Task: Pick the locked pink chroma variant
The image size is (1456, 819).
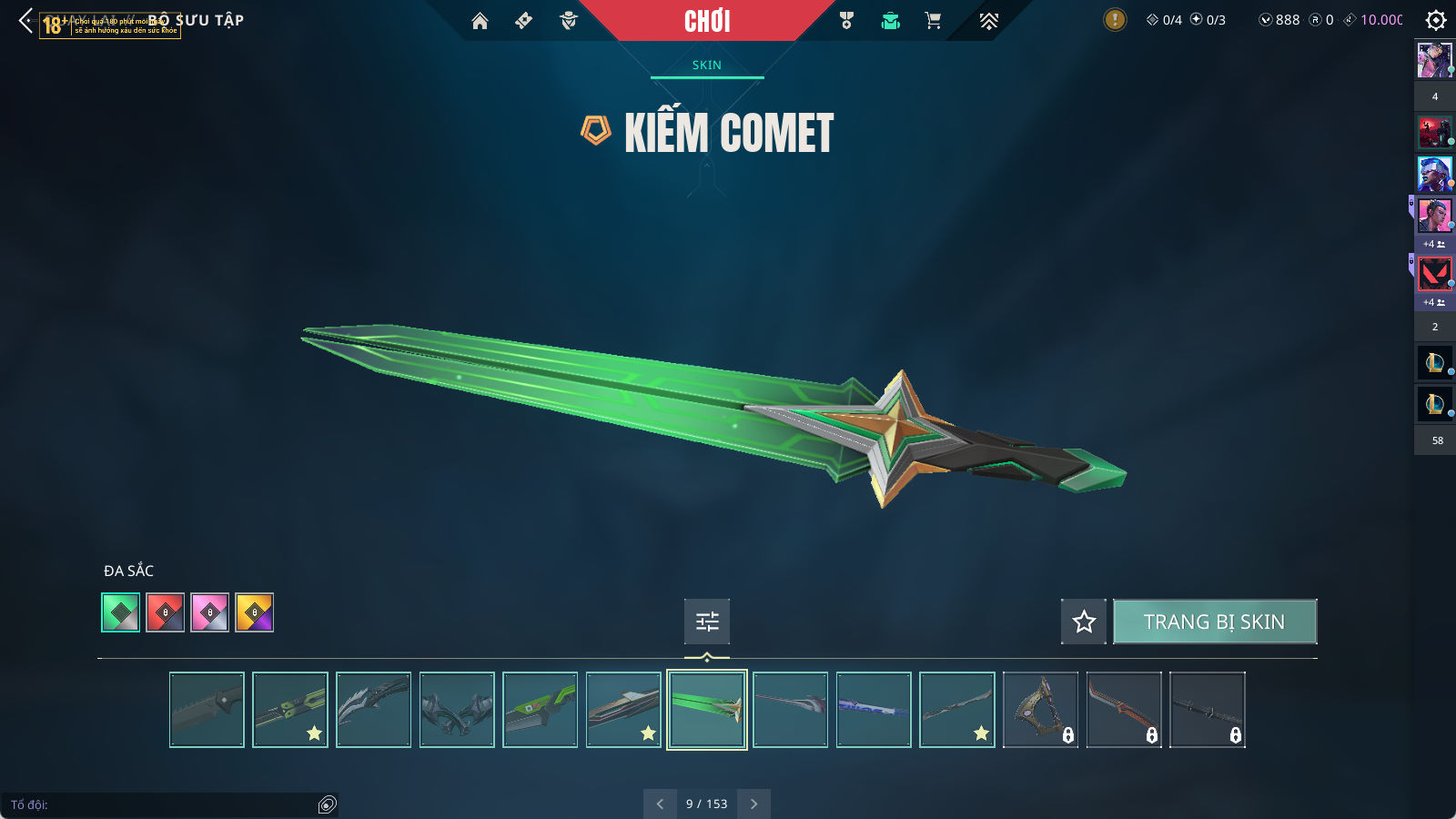Action: pyautogui.click(x=210, y=612)
